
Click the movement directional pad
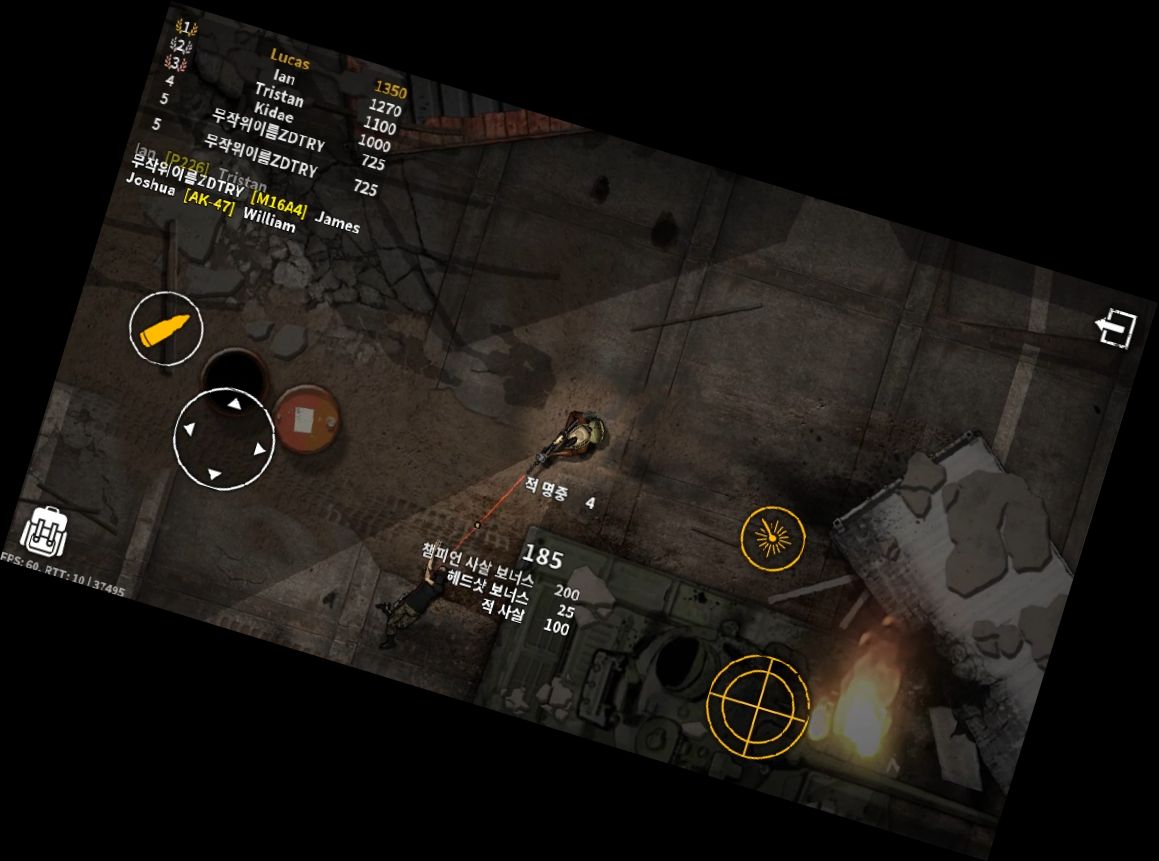224,438
